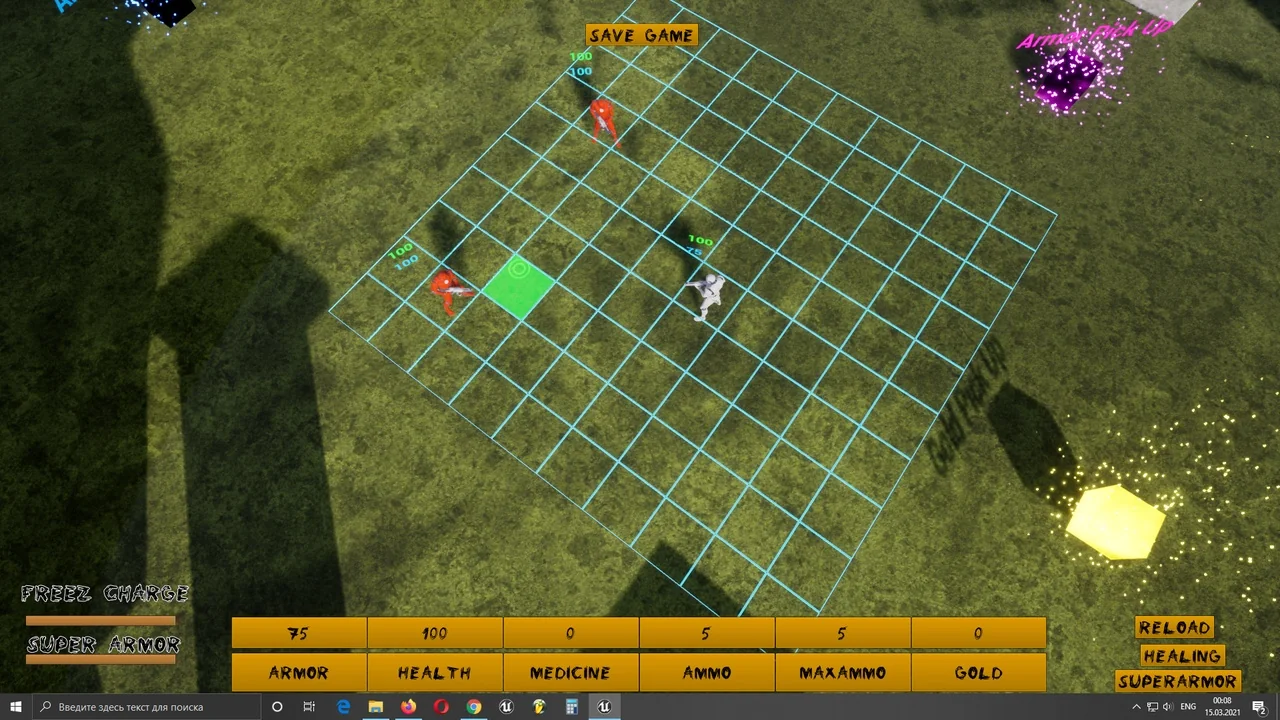This screenshot has width=1280, height=720.
Task: Launch the Unreal Engine editor icon on taskbar
Action: pos(506,707)
